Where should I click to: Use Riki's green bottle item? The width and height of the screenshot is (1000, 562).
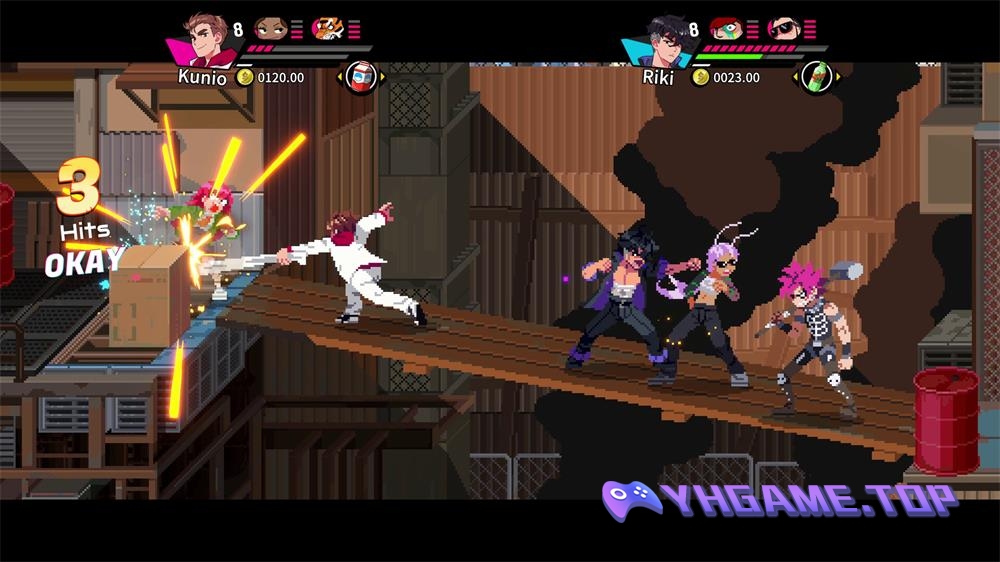pos(816,77)
